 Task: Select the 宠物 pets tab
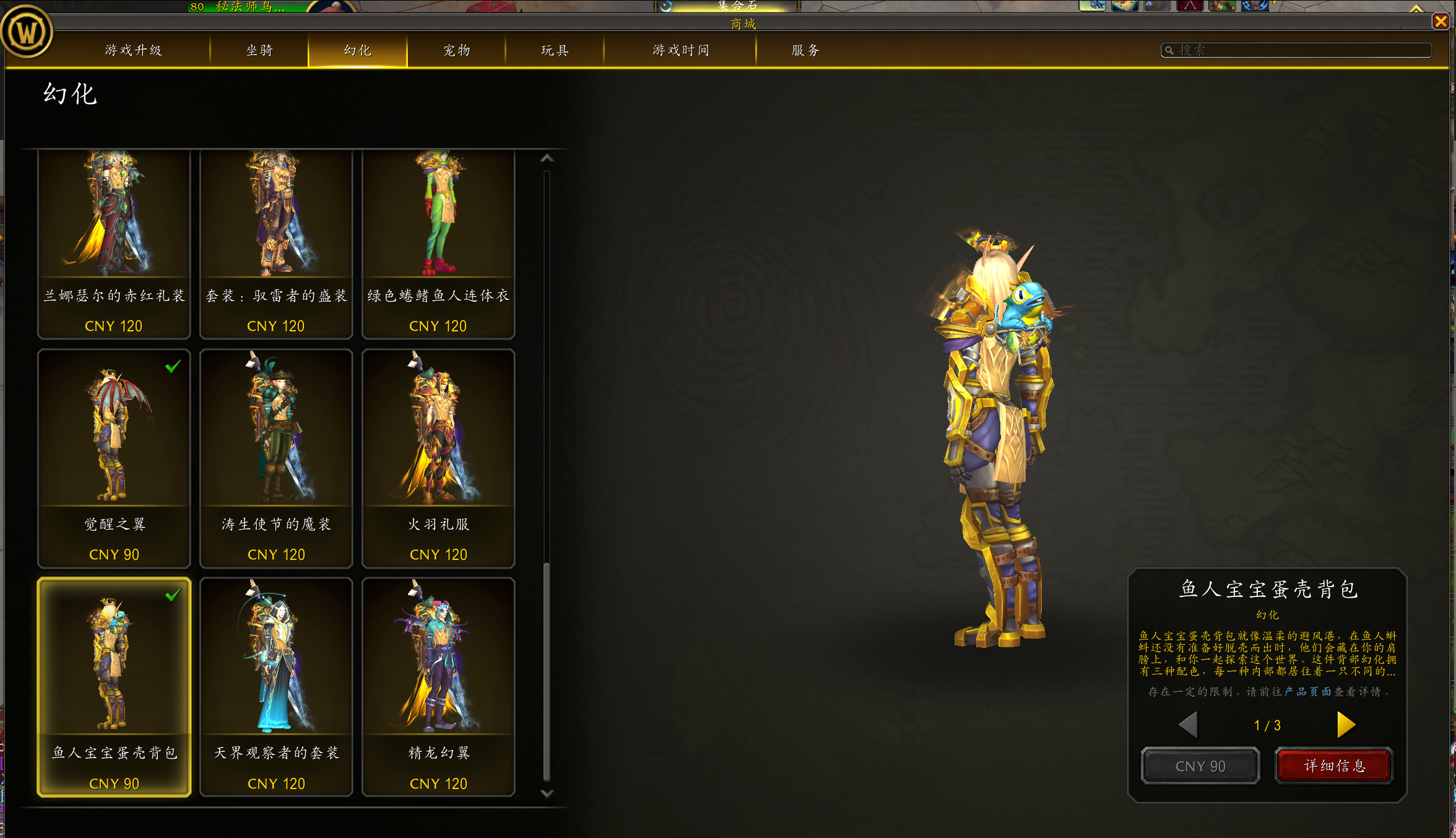(457, 50)
